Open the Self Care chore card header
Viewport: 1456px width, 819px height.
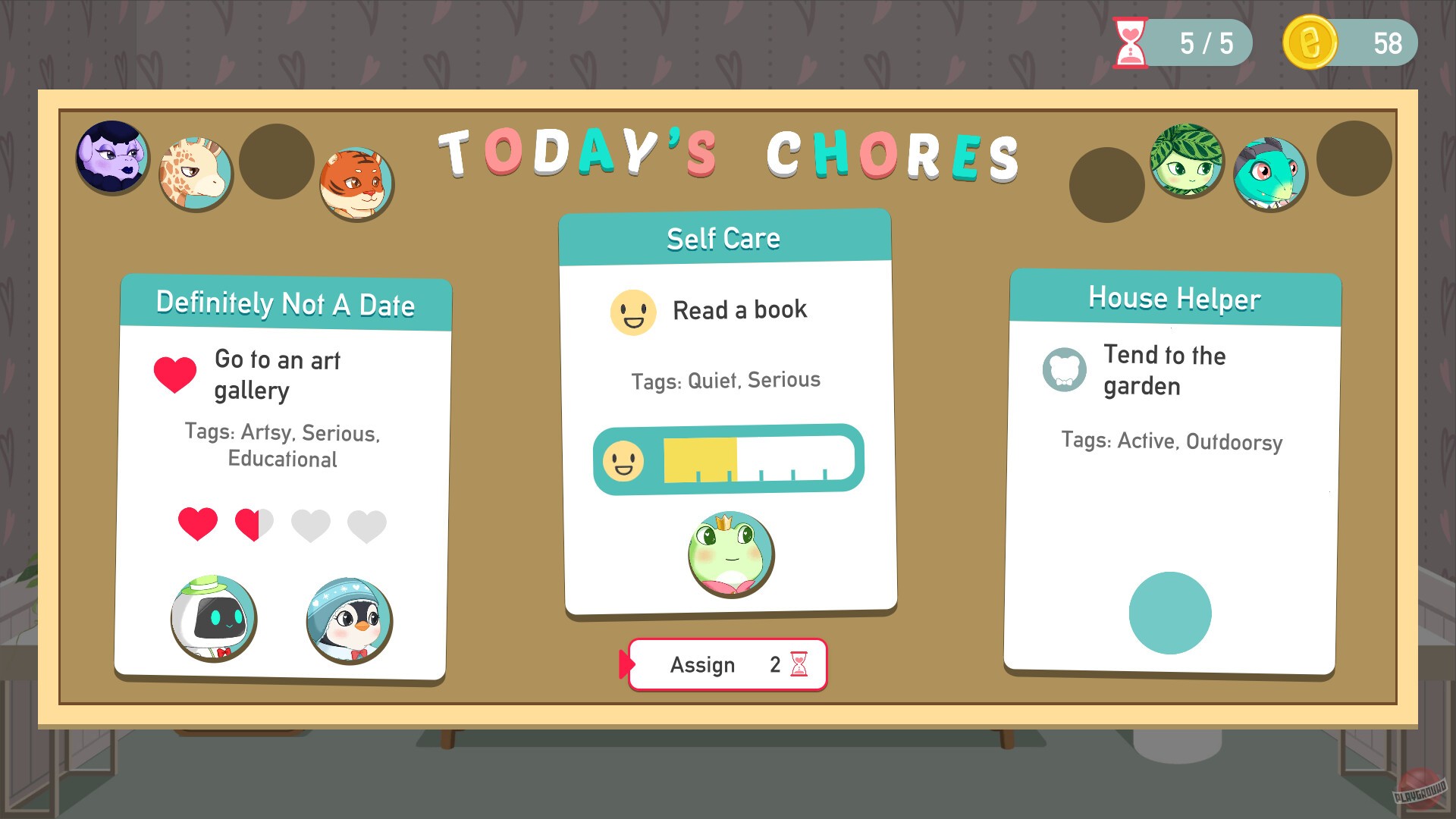coord(725,237)
